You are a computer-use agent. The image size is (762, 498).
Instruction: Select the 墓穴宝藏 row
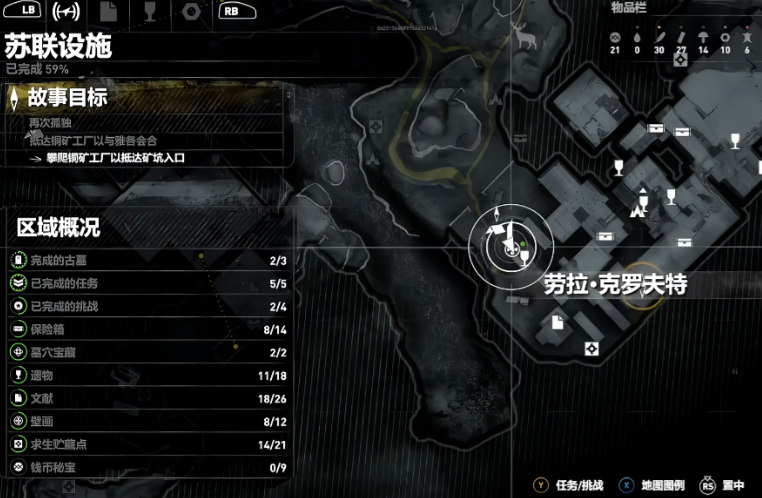(152, 352)
